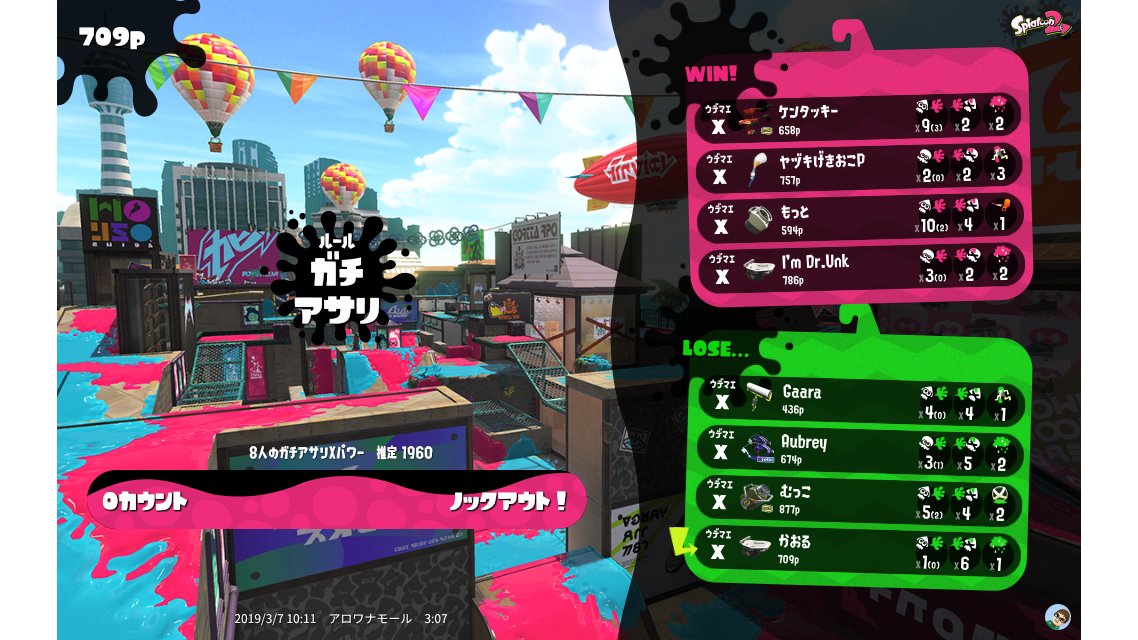This screenshot has width=1138, height=640.
Task: Select player row ヤヅキげきおこP
Action: (x=860, y=166)
